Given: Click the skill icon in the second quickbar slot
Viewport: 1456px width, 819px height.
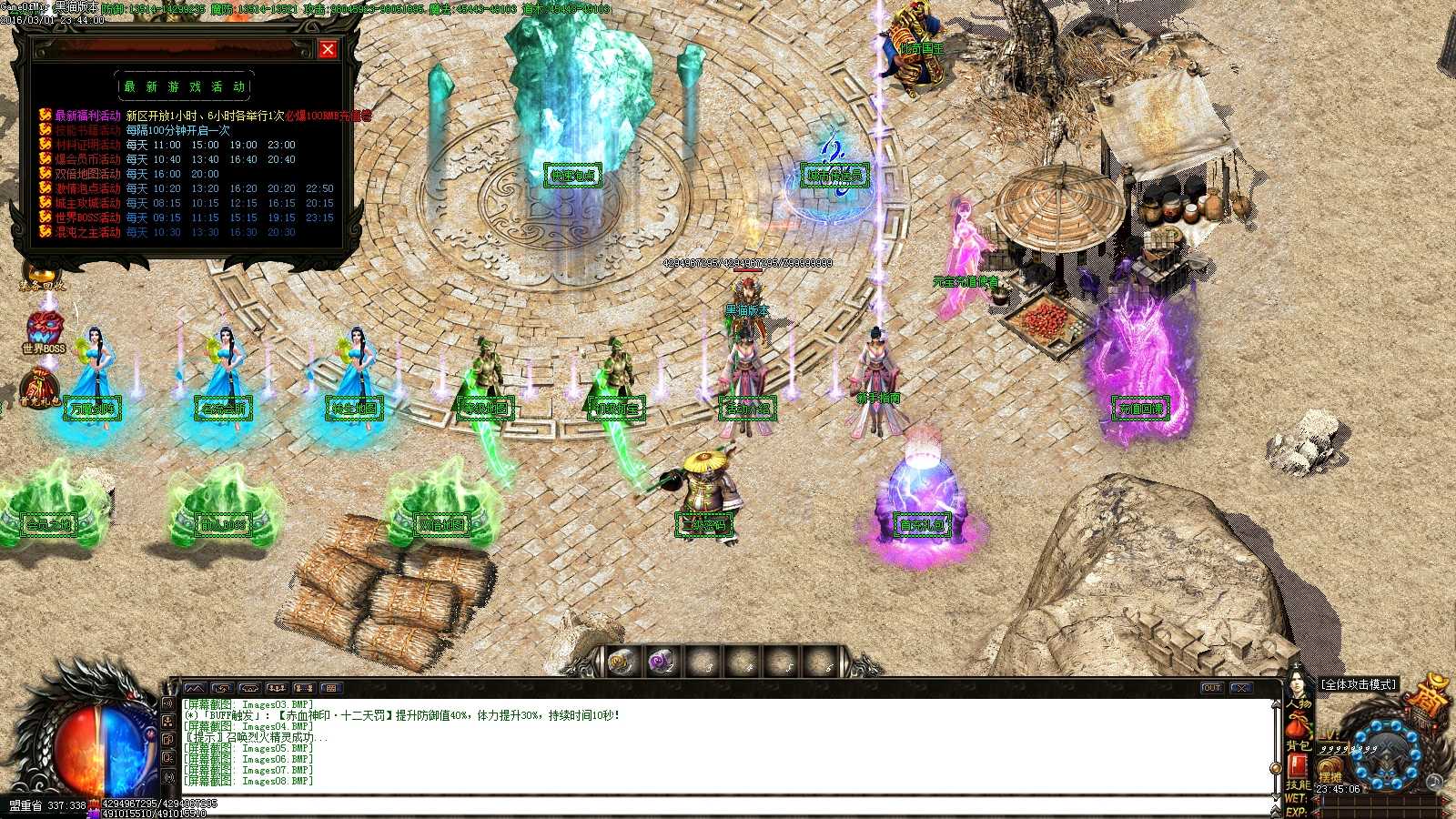Looking at the screenshot, I should coord(661,662).
